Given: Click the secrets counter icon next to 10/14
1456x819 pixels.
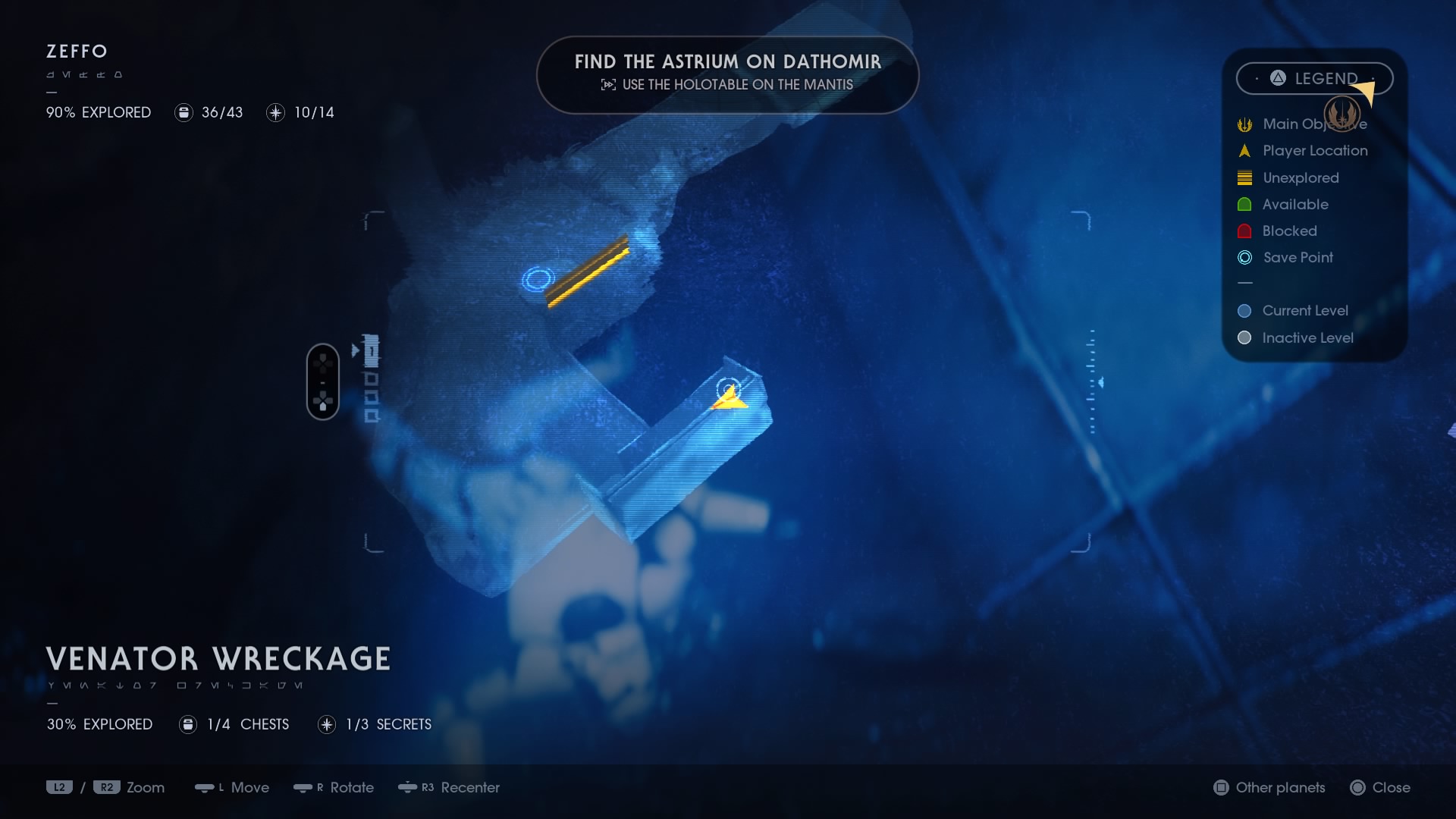Looking at the screenshot, I should click(x=275, y=112).
